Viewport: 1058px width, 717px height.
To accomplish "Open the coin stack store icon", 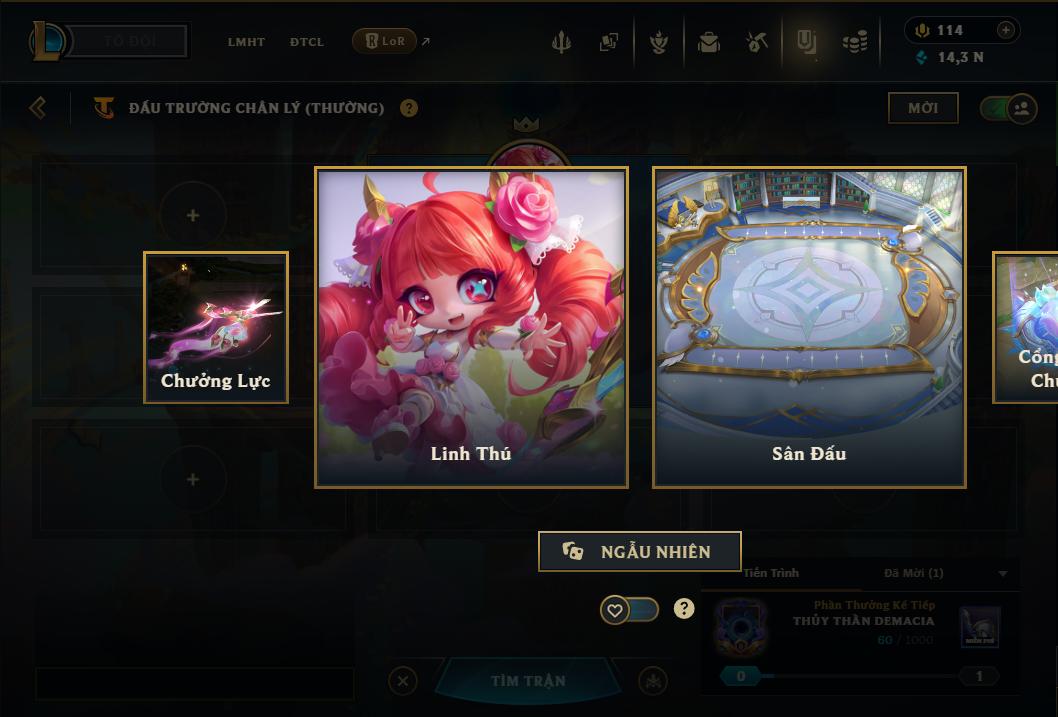I will pos(854,42).
